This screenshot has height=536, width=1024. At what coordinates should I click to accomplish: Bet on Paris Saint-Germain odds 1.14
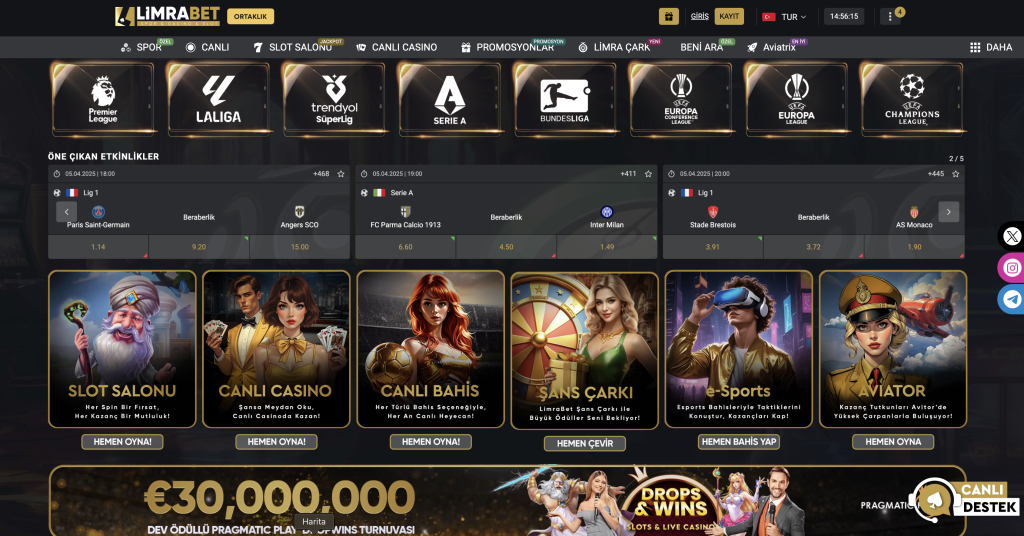pyautogui.click(x=98, y=247)
